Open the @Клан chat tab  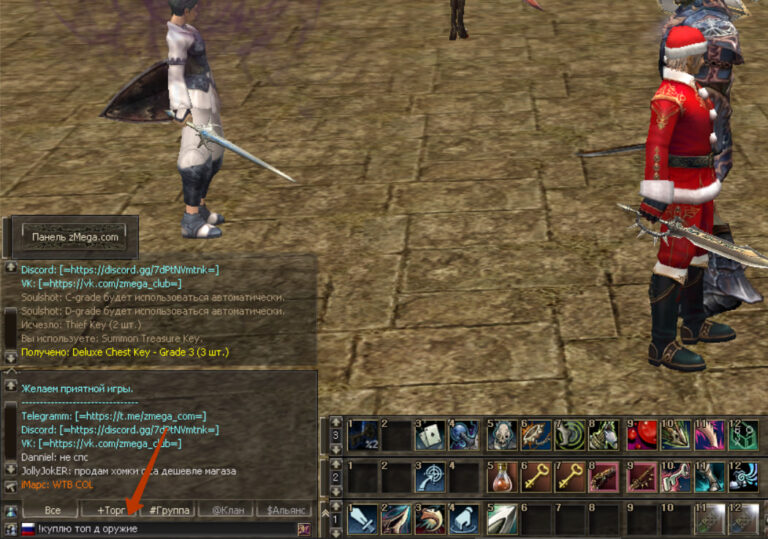click(x=226, y=510)
